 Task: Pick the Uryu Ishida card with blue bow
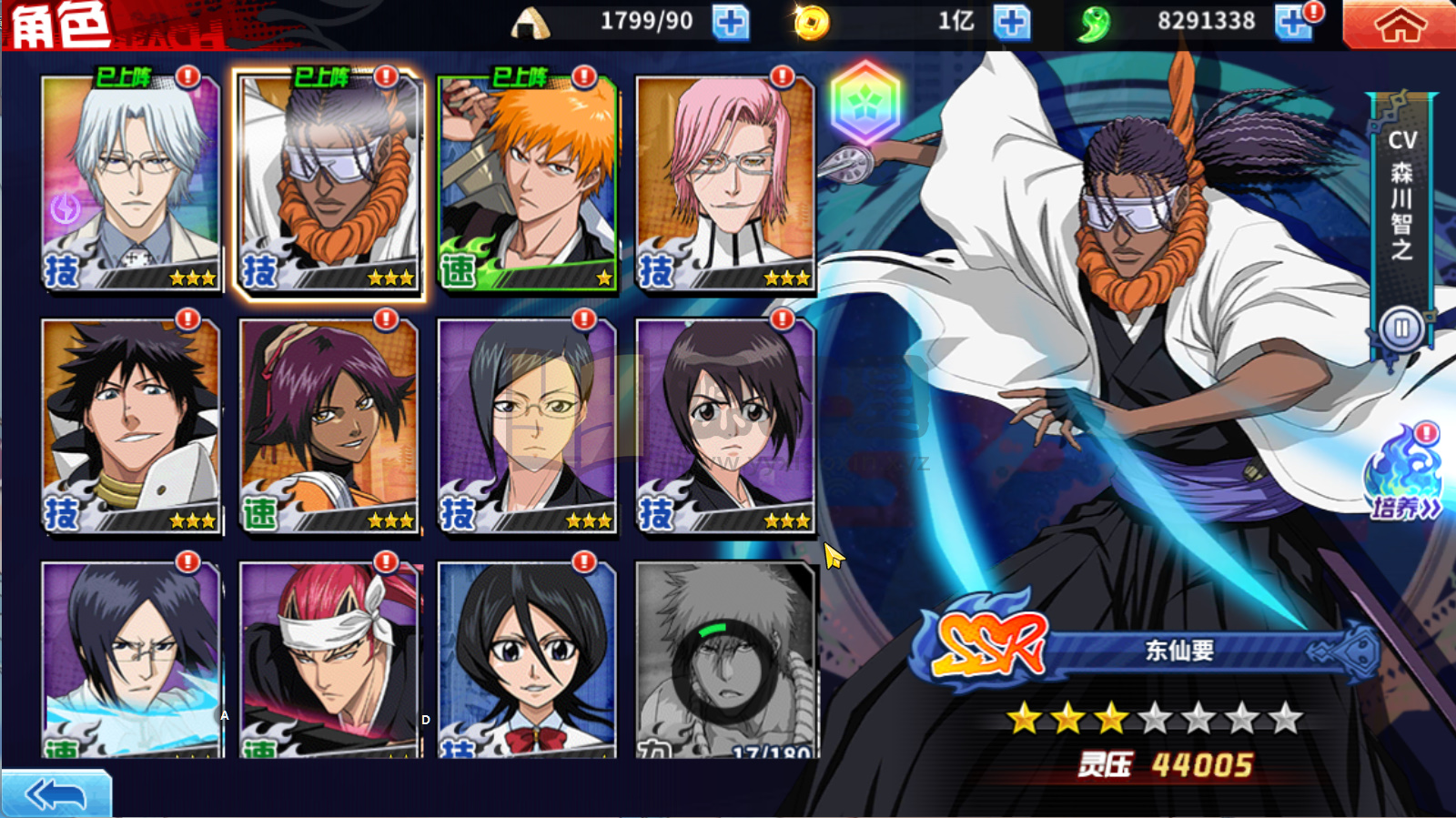point(131,660)
